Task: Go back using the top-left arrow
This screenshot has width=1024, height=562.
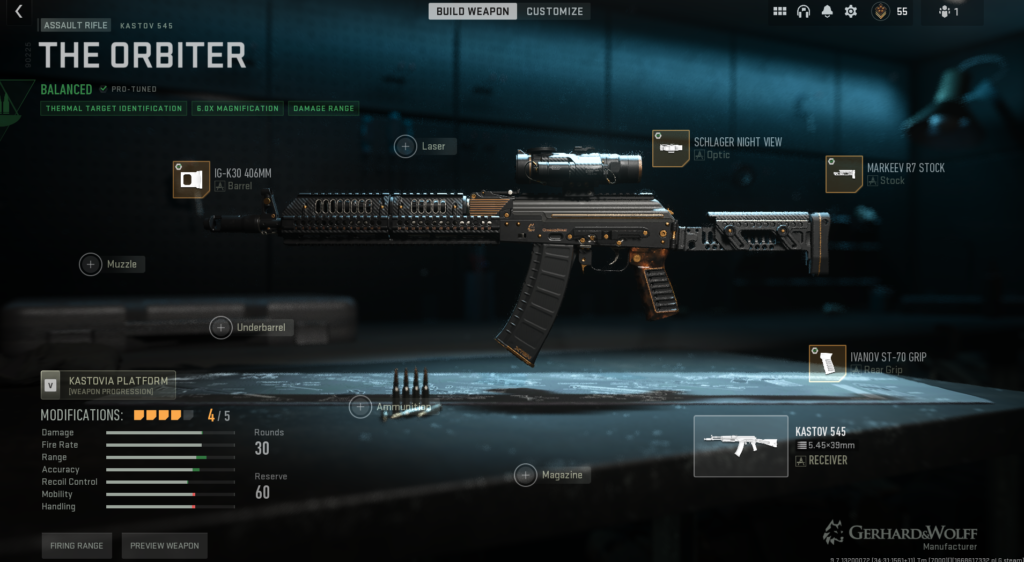Action: pos(18,12)
